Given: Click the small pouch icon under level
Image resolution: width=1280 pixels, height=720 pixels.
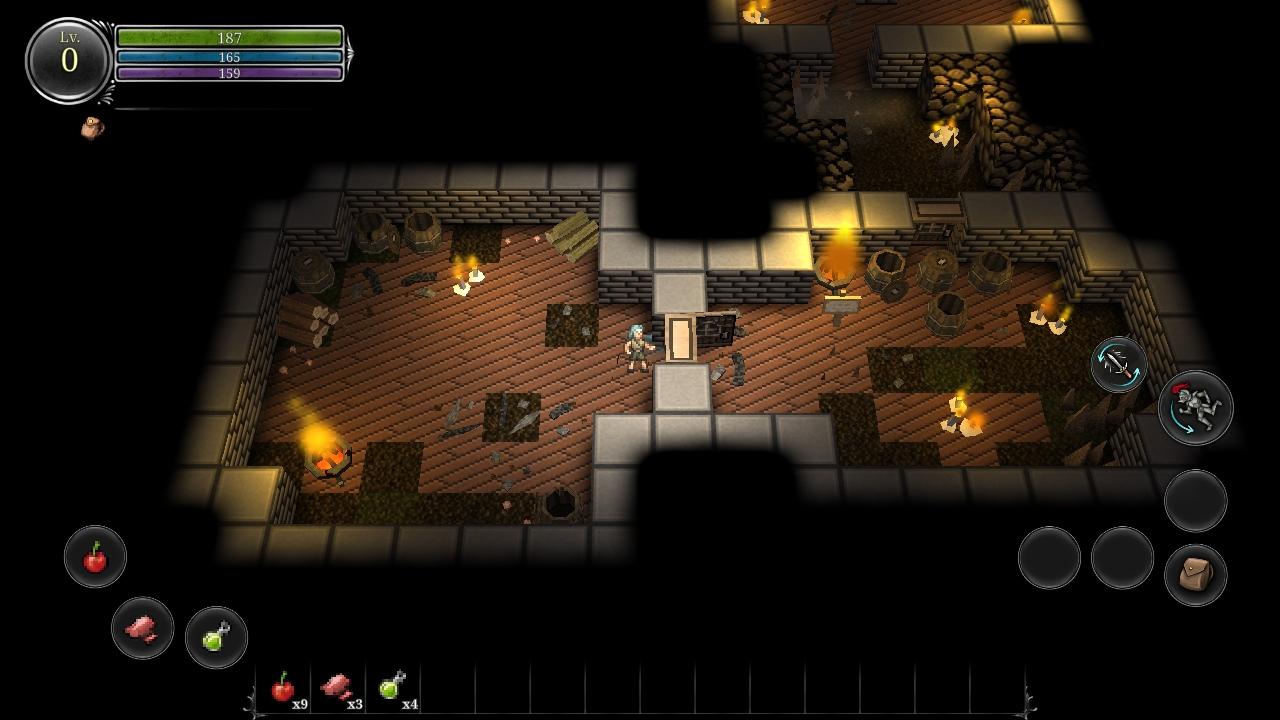Looking at the screenshot, I should point(92,128).
